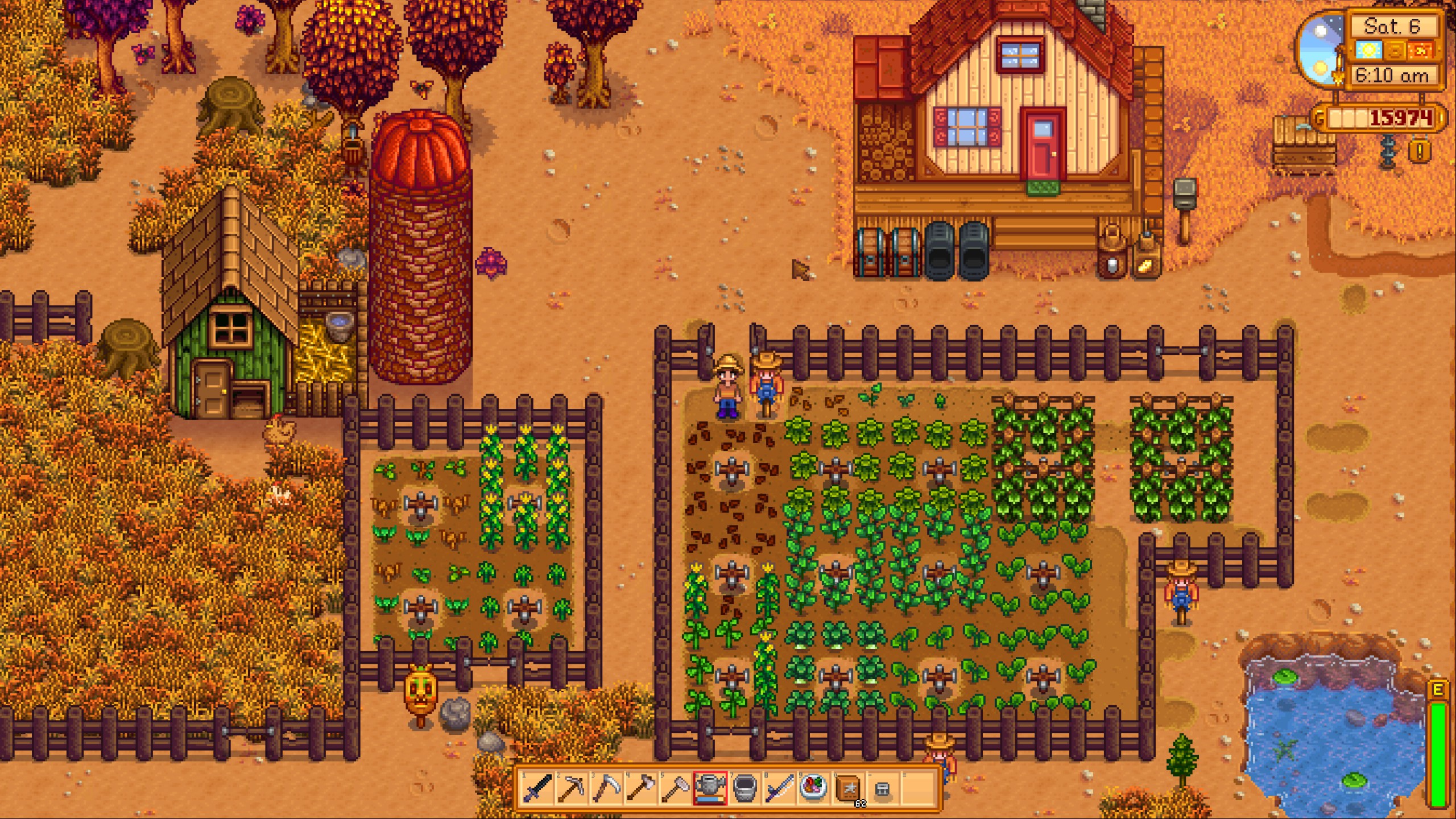Equip the pickaxe from the toolbar
1456x819 pixels.
(572, 788)
